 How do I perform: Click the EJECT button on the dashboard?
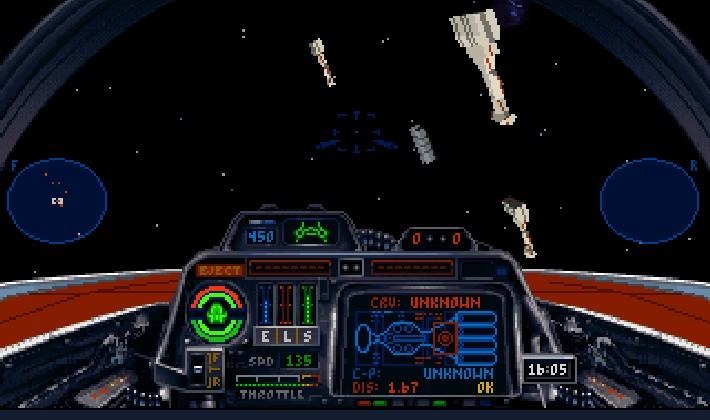coord(219,270)
